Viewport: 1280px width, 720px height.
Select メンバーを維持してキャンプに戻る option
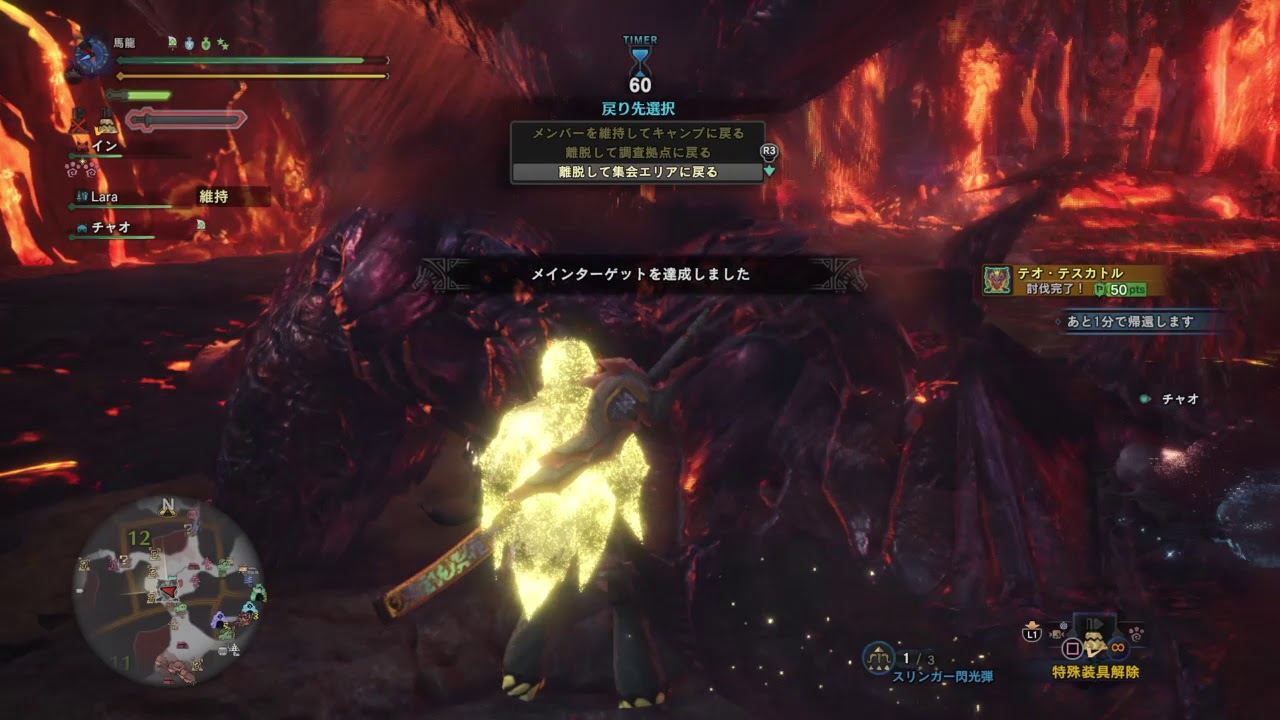click(x=638, y=133)
